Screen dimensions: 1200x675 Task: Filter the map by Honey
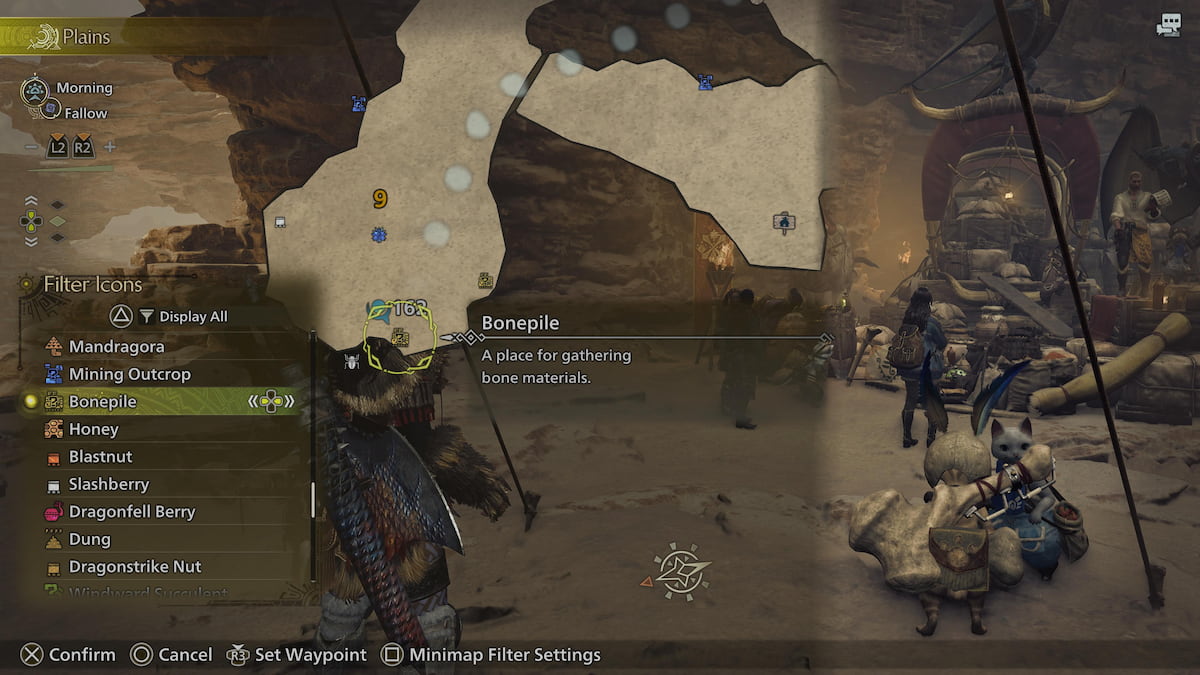pyautogui.click(x=93, y=429)
